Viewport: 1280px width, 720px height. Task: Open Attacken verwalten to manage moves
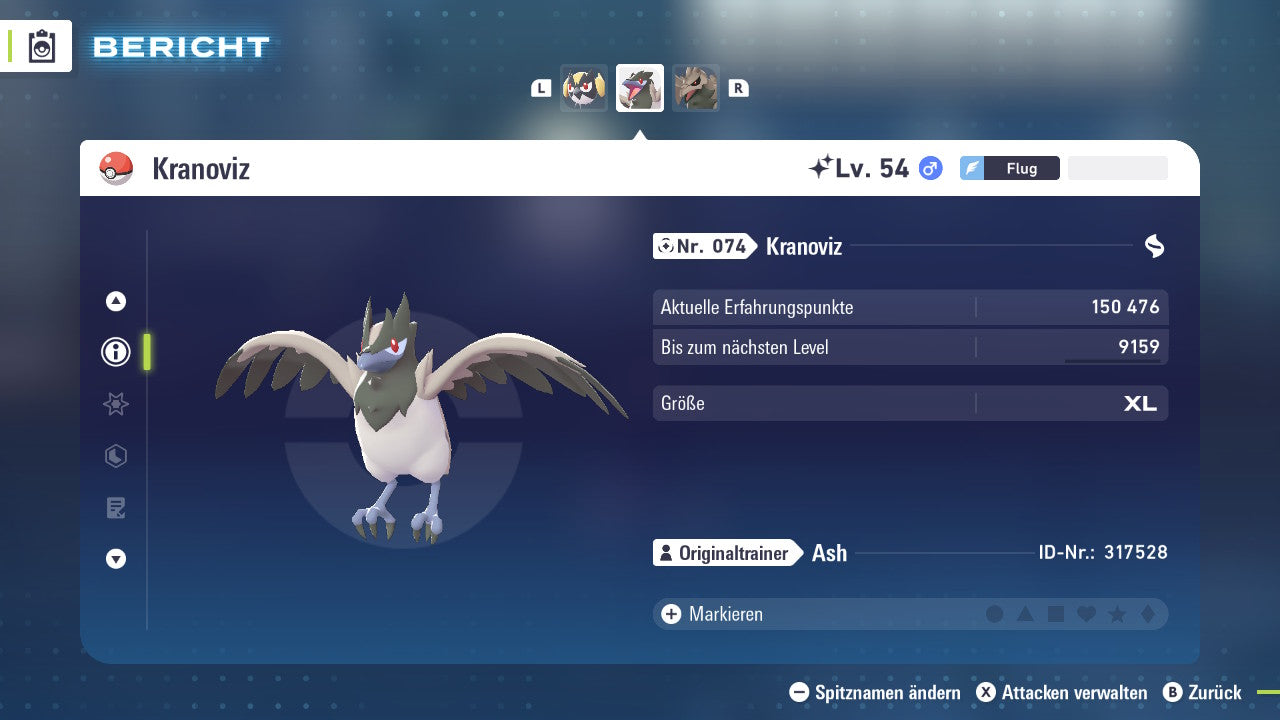point(1063,692)
